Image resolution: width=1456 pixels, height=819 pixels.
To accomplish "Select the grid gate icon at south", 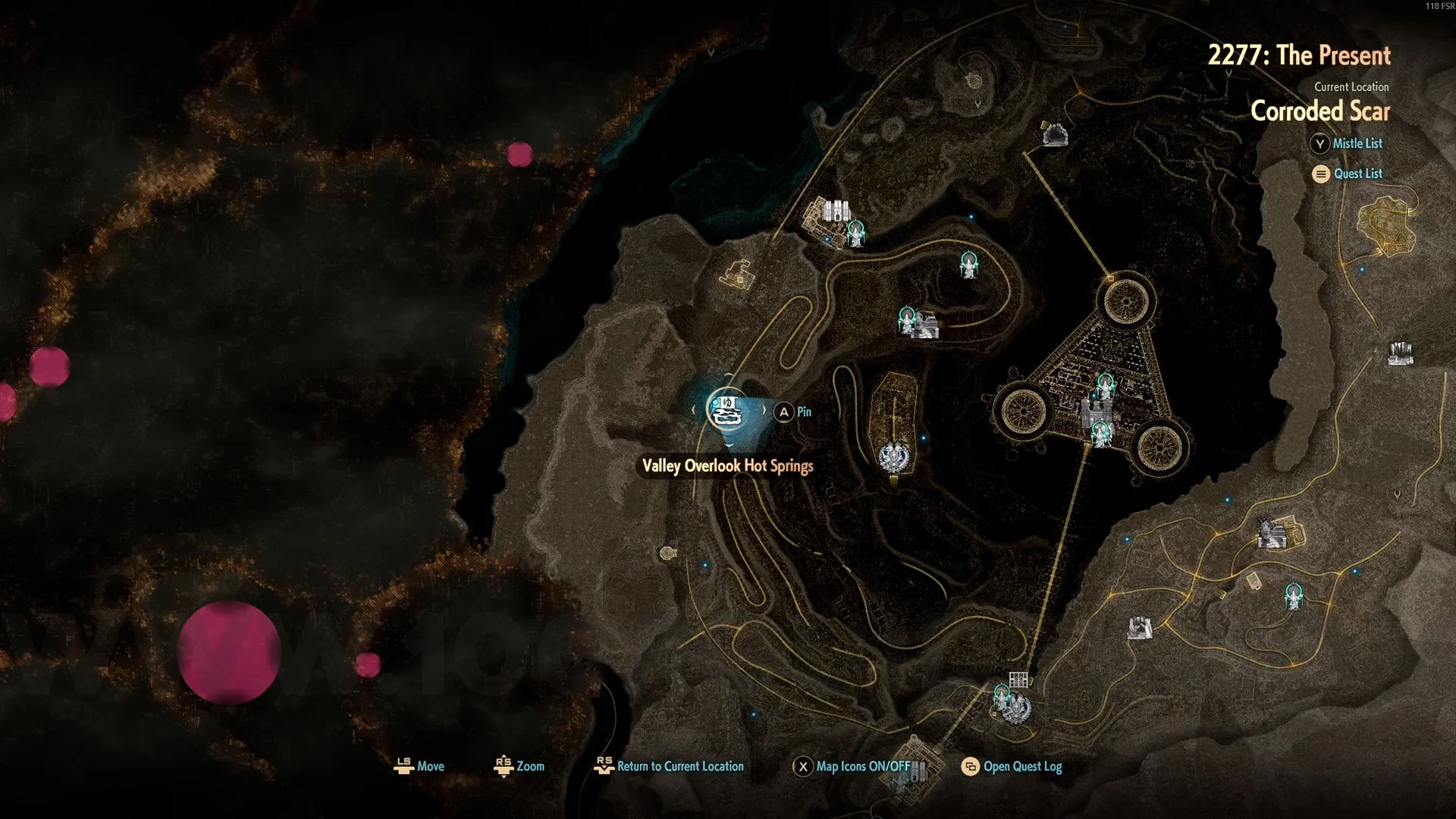I will pos(1018,679).
